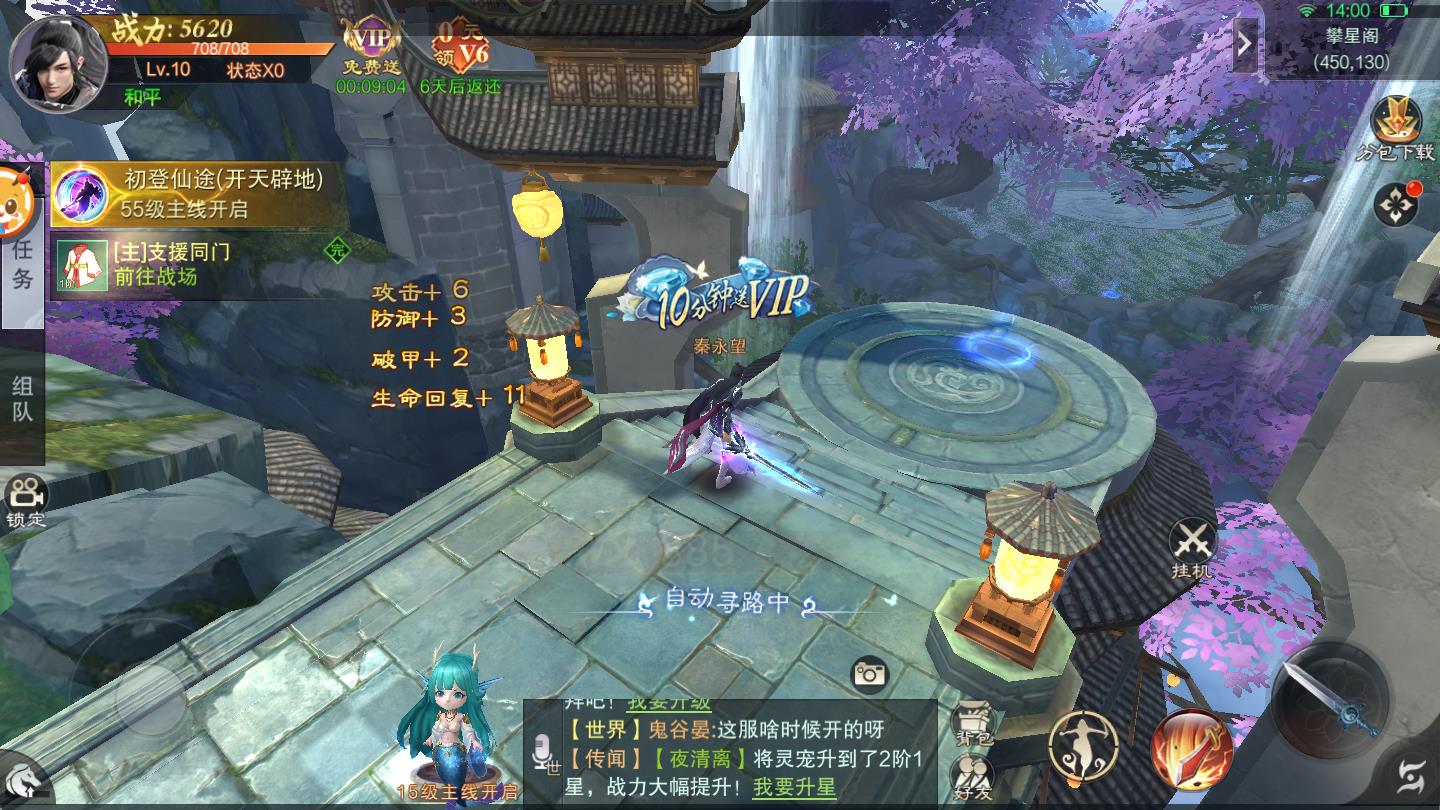Take a screenshot with the camera icon

pyautogui.click(x=869, y=675)
